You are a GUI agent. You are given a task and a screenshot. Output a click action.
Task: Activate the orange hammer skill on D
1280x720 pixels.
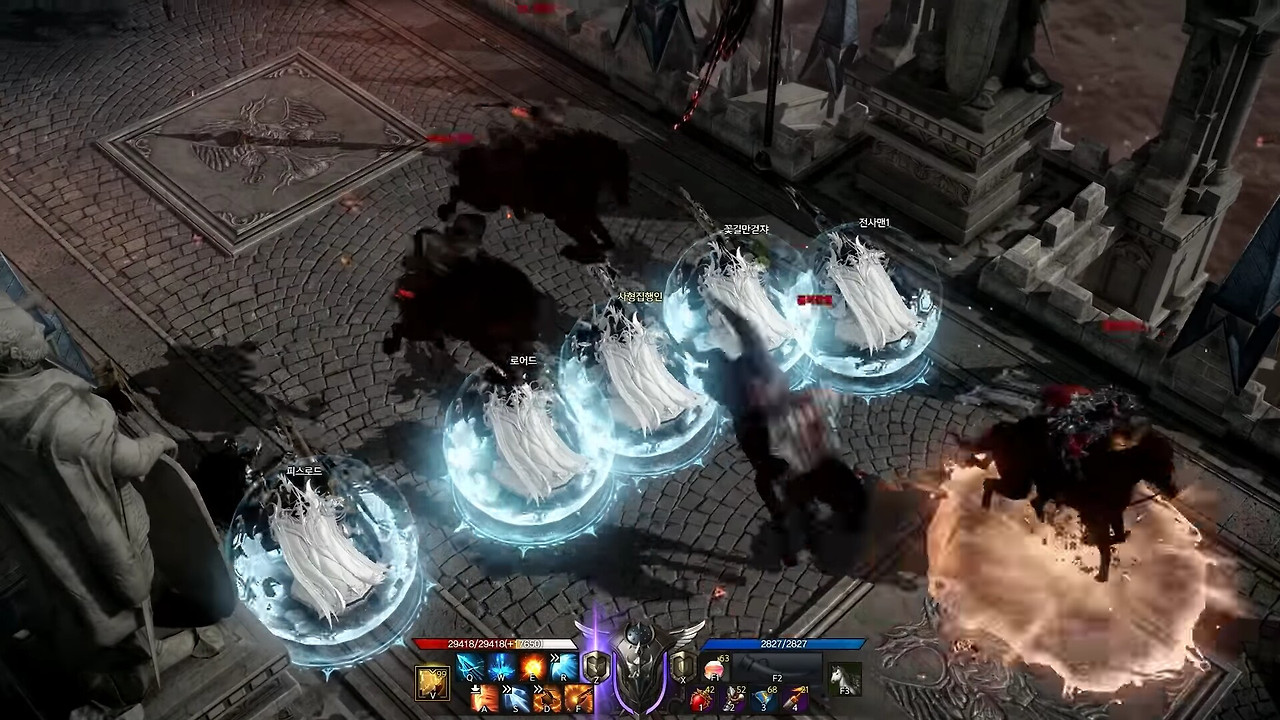[548, 698]
